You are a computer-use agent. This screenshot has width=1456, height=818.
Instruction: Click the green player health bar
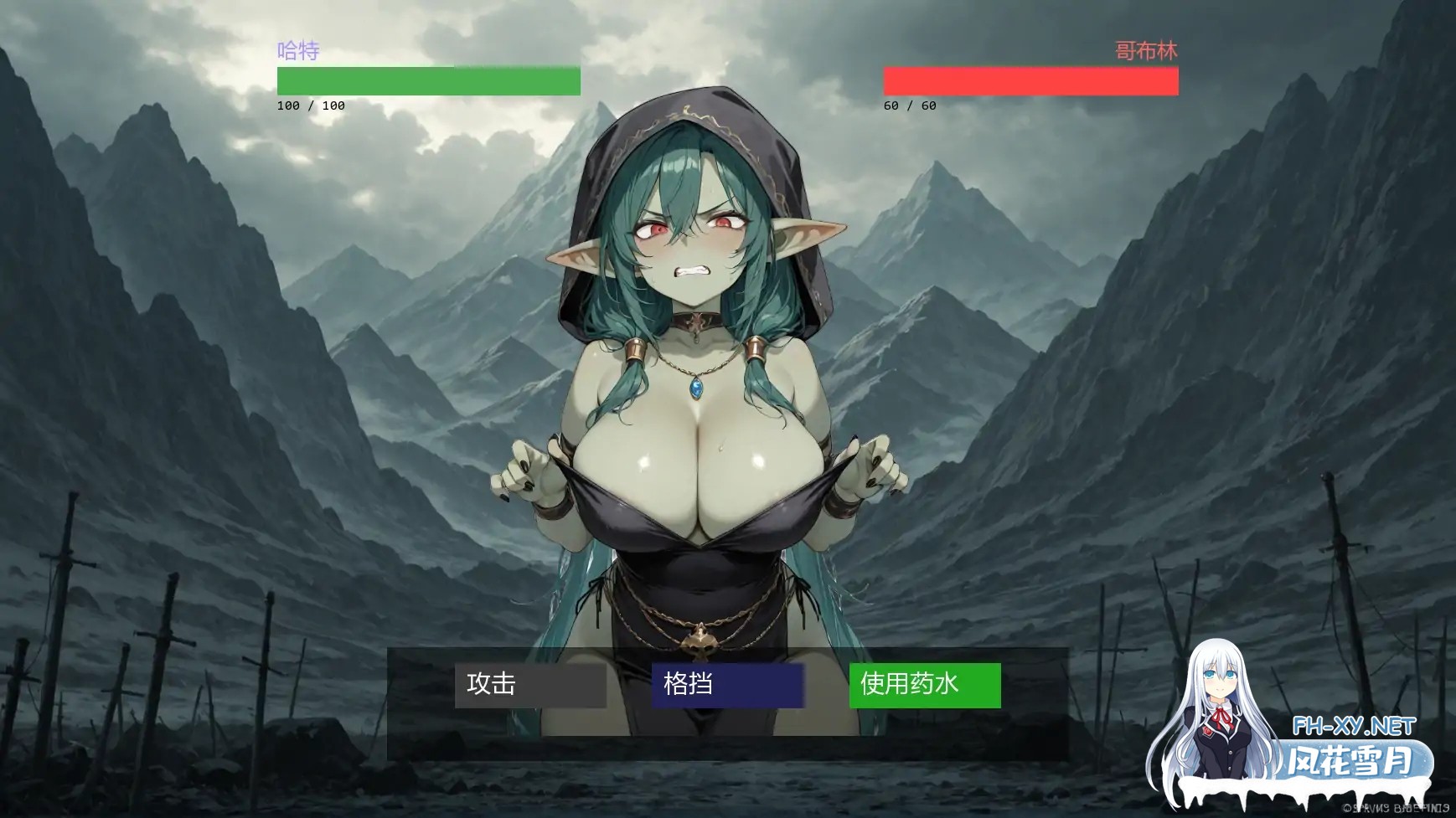pos(427,80)
